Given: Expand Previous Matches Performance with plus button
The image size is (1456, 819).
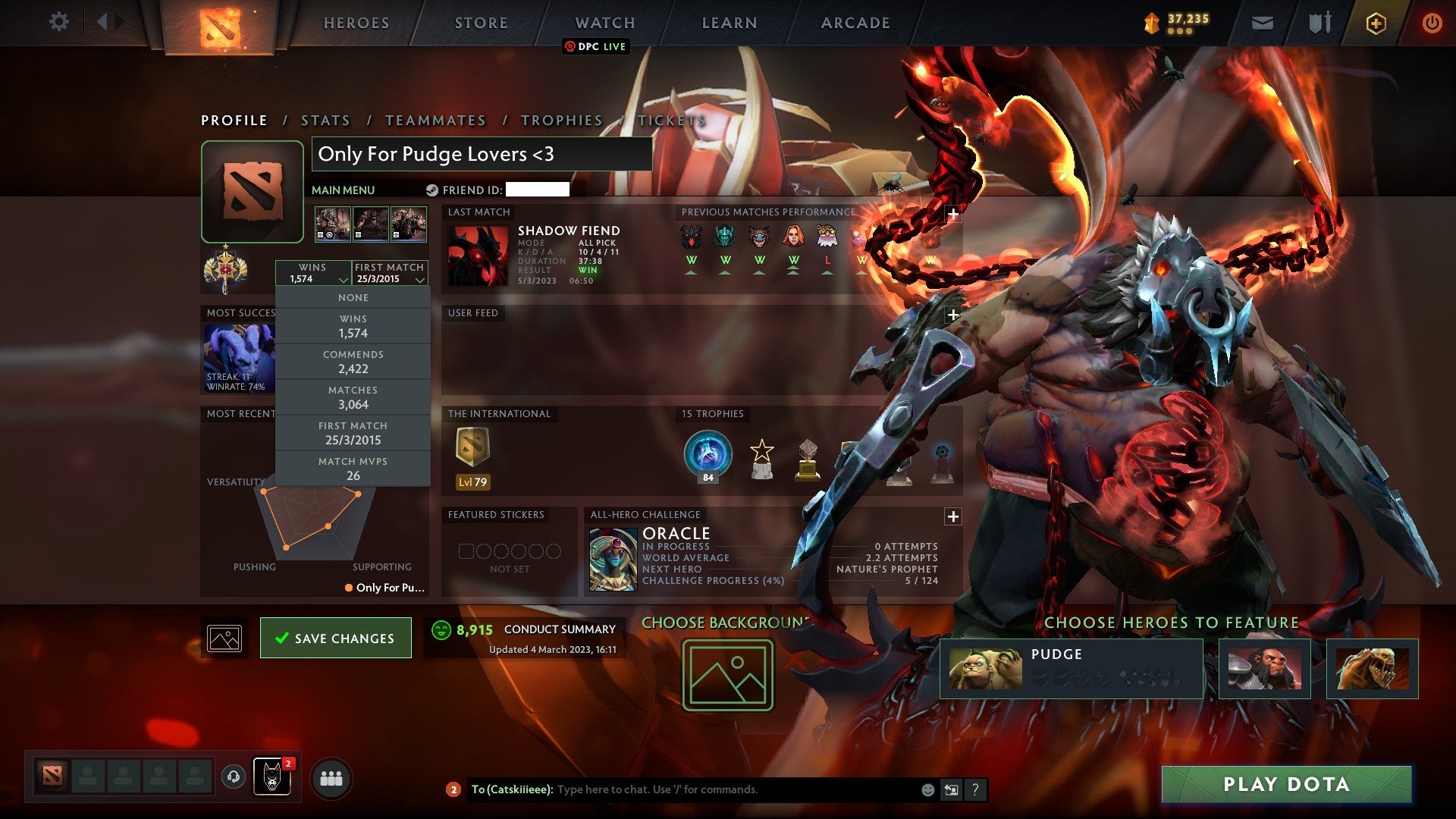Looking at the screenshot, I should point(952,215).
